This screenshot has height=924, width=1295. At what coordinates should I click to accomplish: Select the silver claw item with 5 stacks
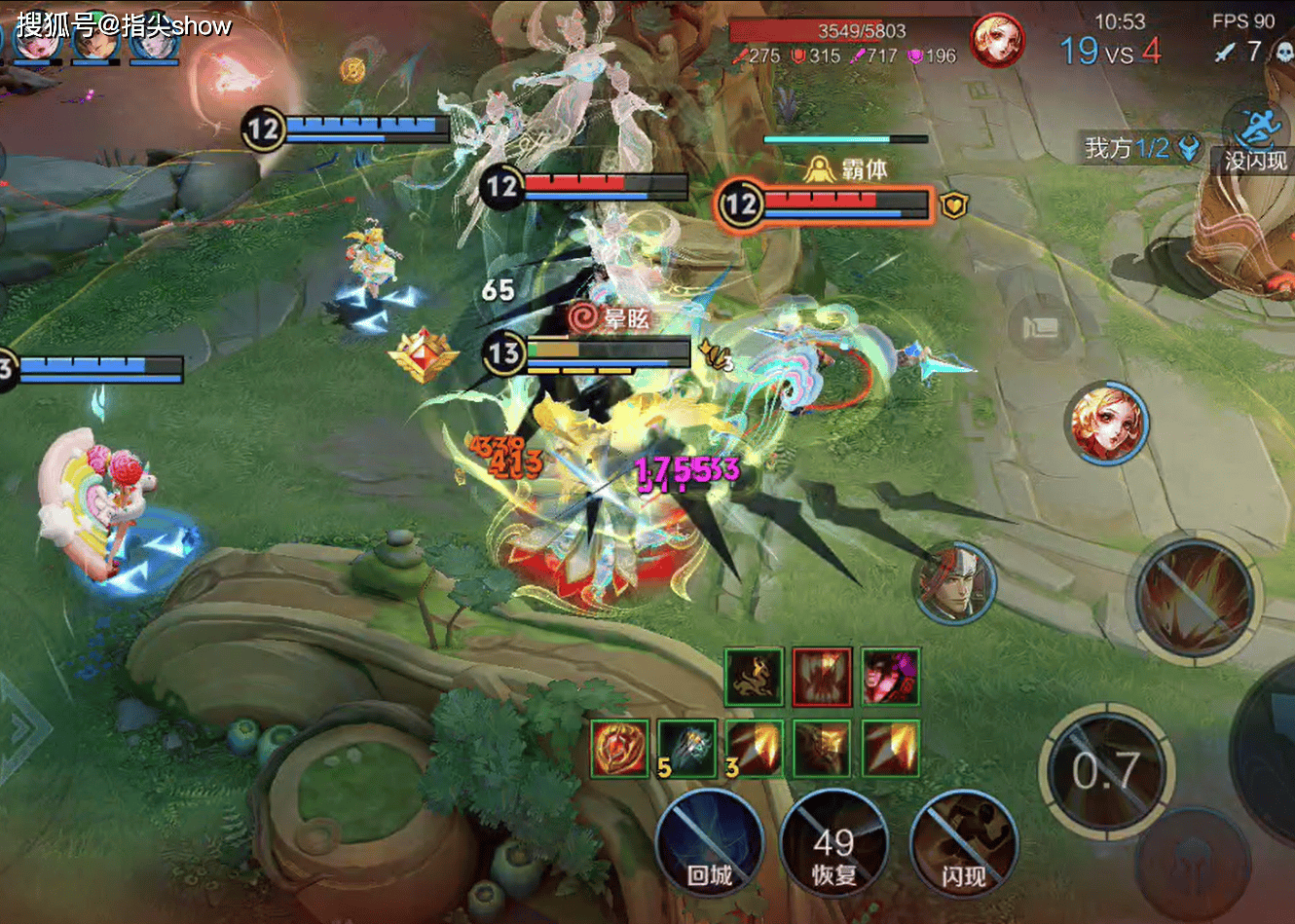pyautogui.click(x=687, y=748)
